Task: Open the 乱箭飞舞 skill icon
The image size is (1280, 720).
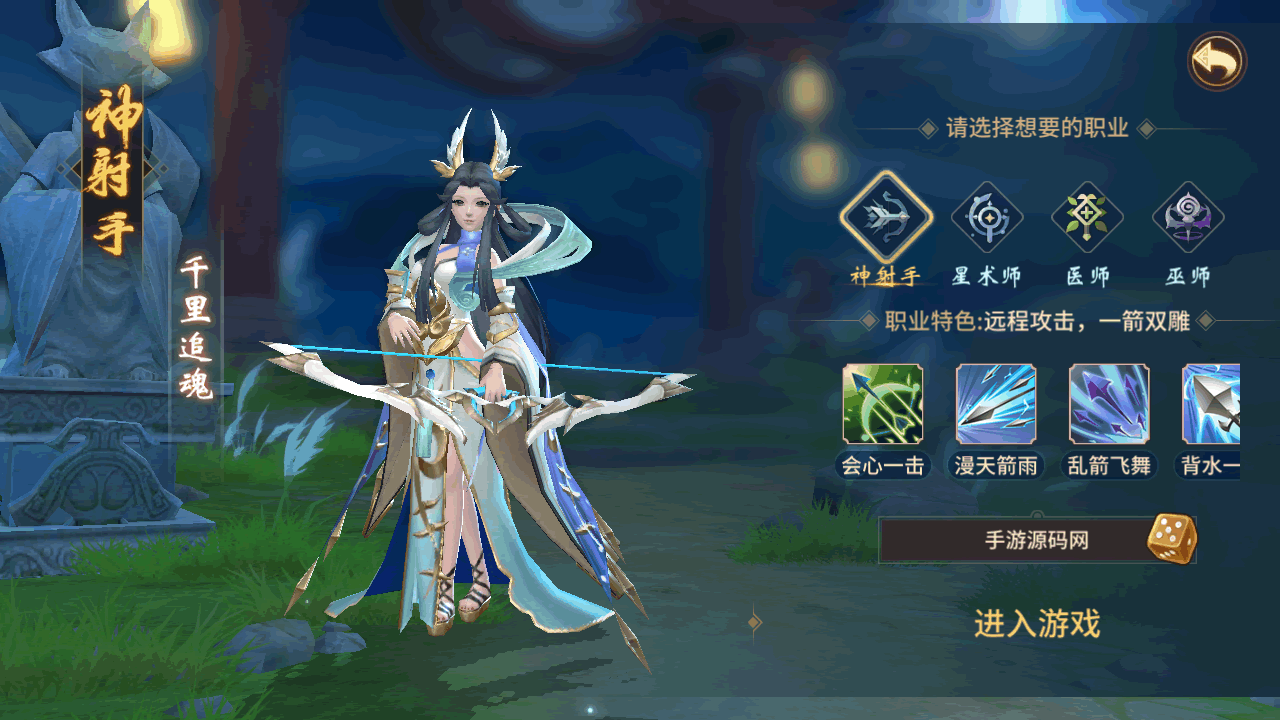Action: (1109, 404)
